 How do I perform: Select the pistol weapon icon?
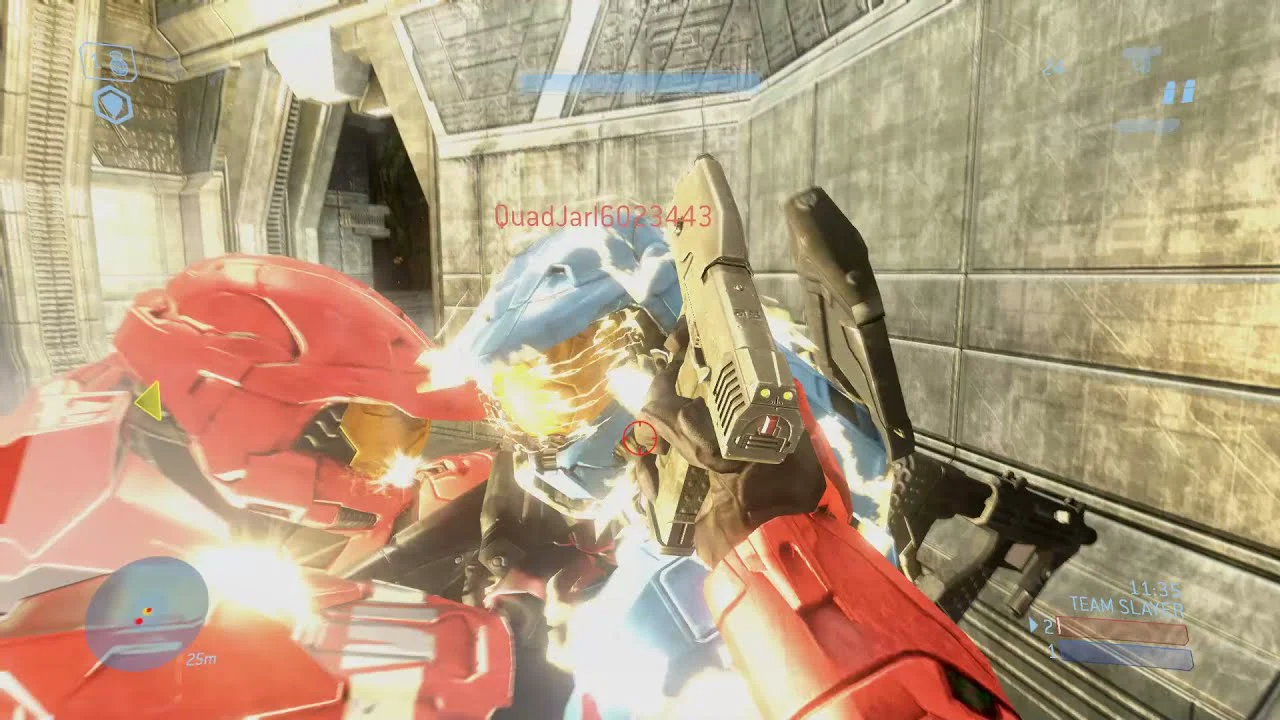point(1141,58)
